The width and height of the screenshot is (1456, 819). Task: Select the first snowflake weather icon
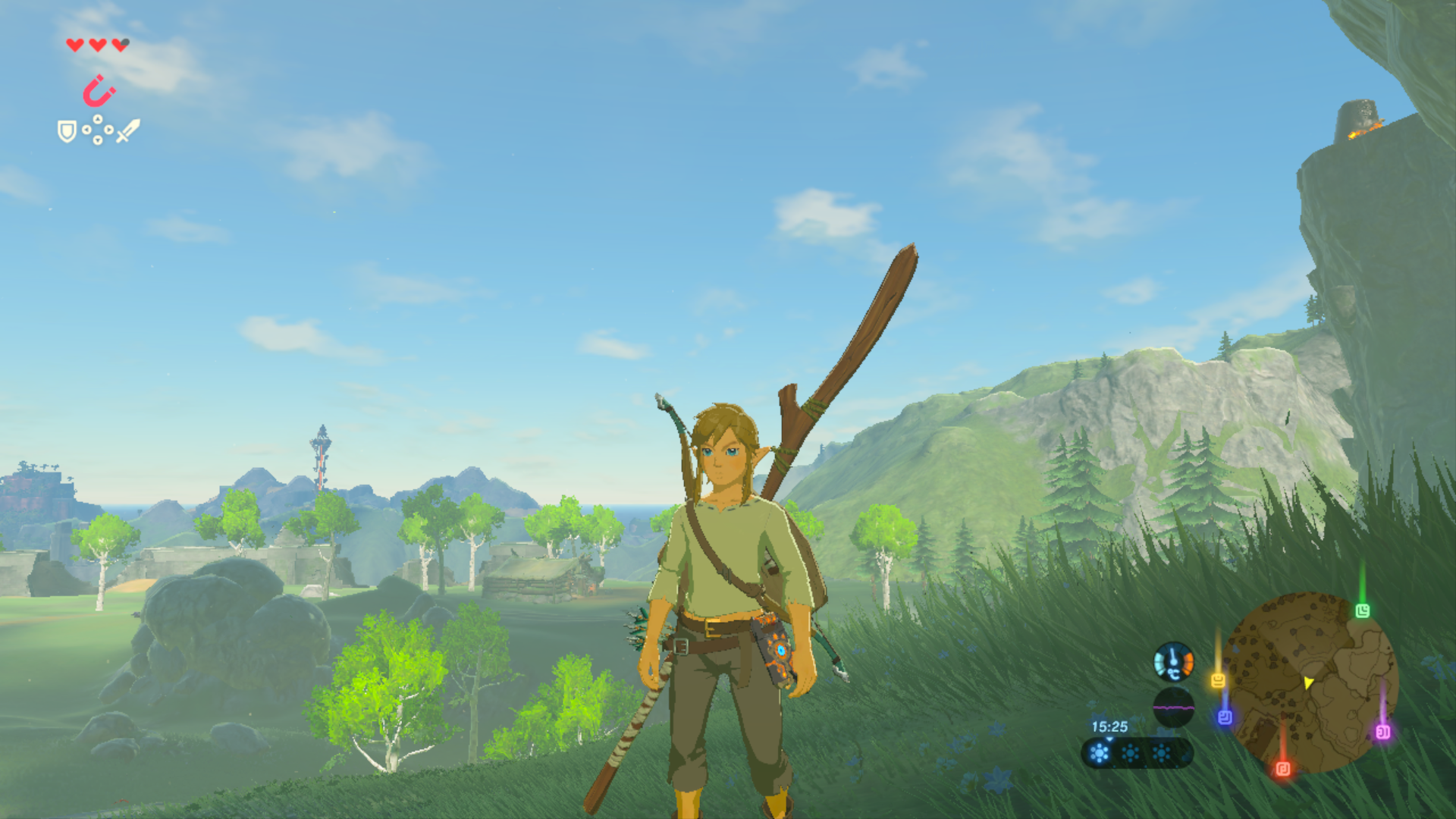coord(1099,752)
